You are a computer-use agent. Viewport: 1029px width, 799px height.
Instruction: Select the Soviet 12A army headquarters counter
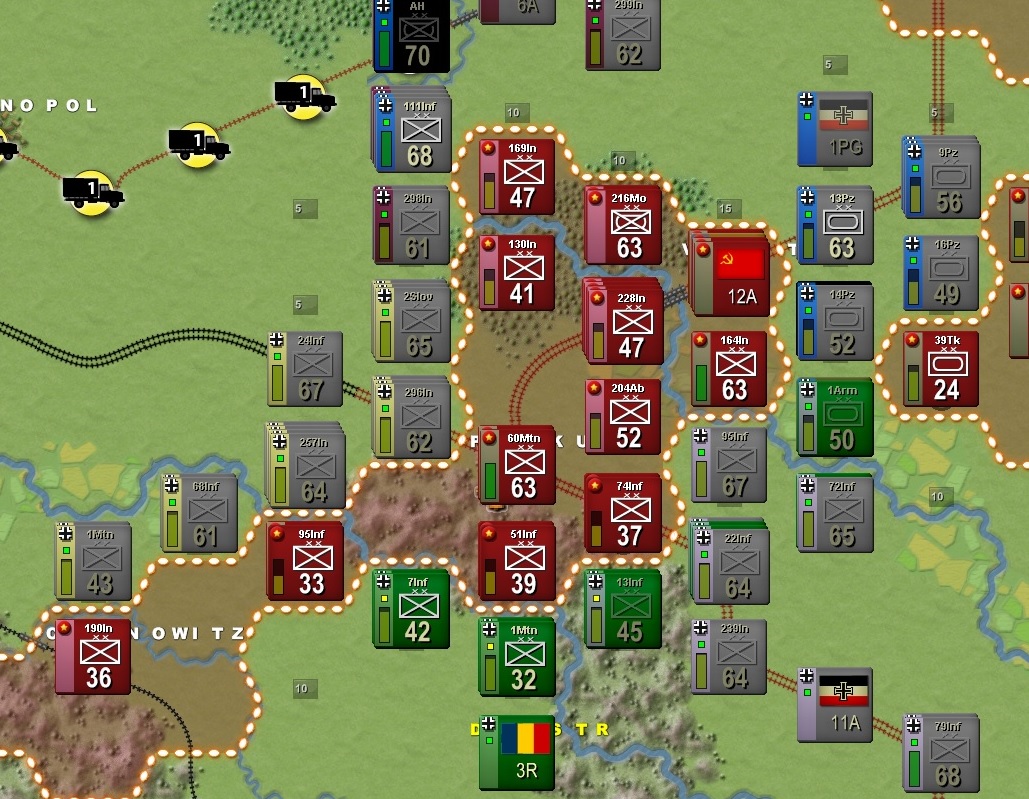click(733, 277)
